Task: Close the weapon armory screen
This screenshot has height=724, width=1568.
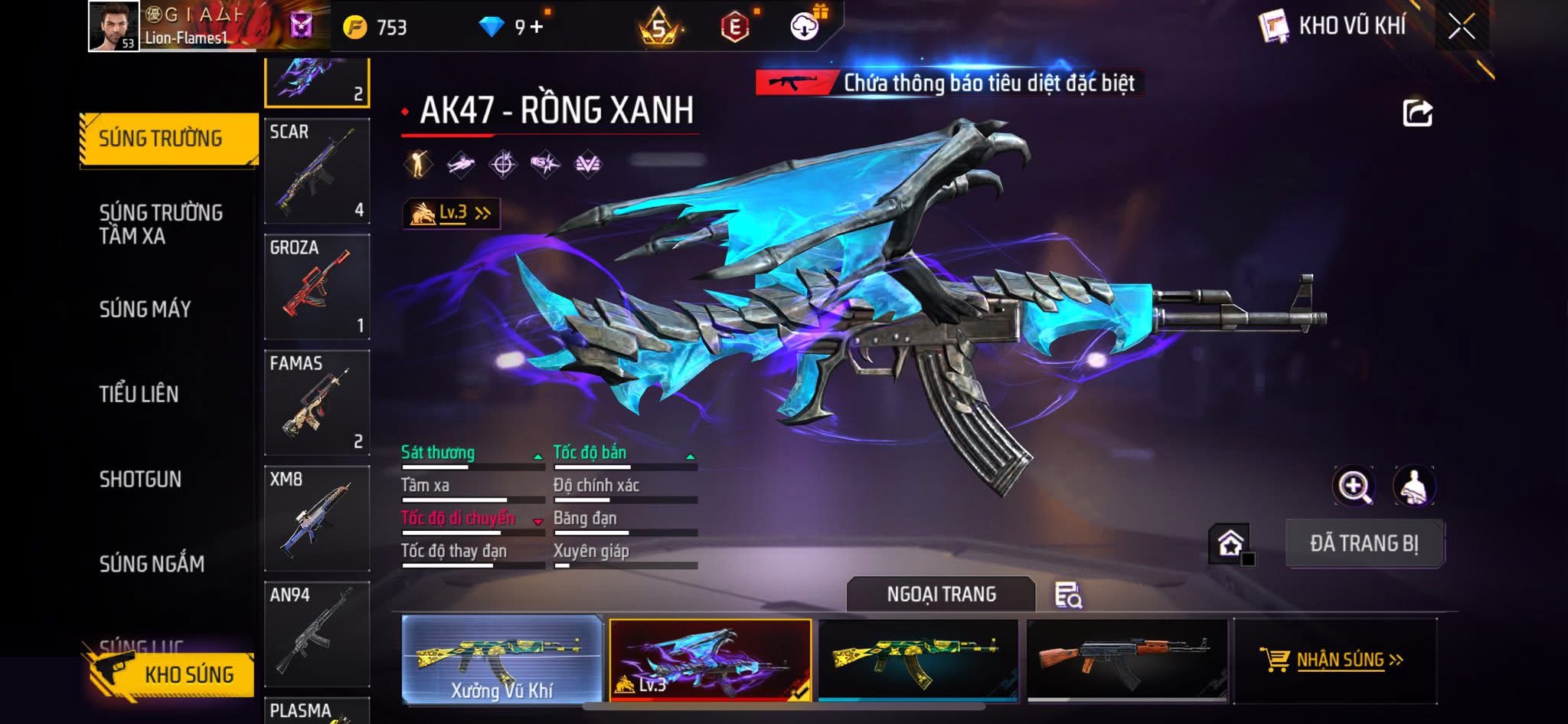Action: [x=1461, y=28]
